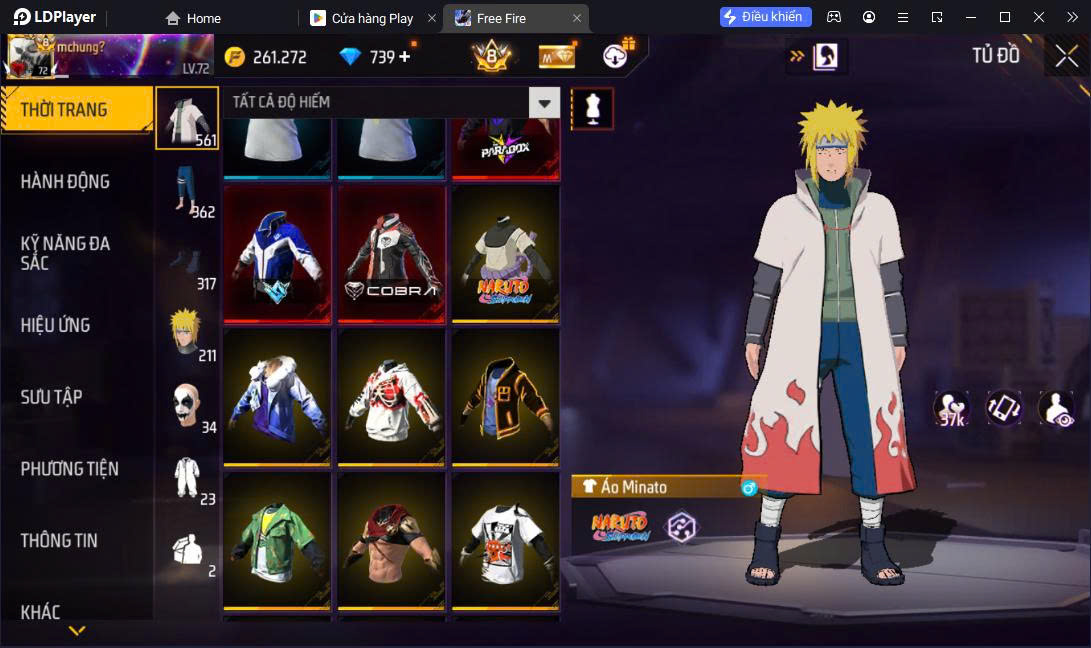The width and height of the screenshot is (1091, 648).
Task: Toggle the character view eye icon
Action: tap(1056, 408)
